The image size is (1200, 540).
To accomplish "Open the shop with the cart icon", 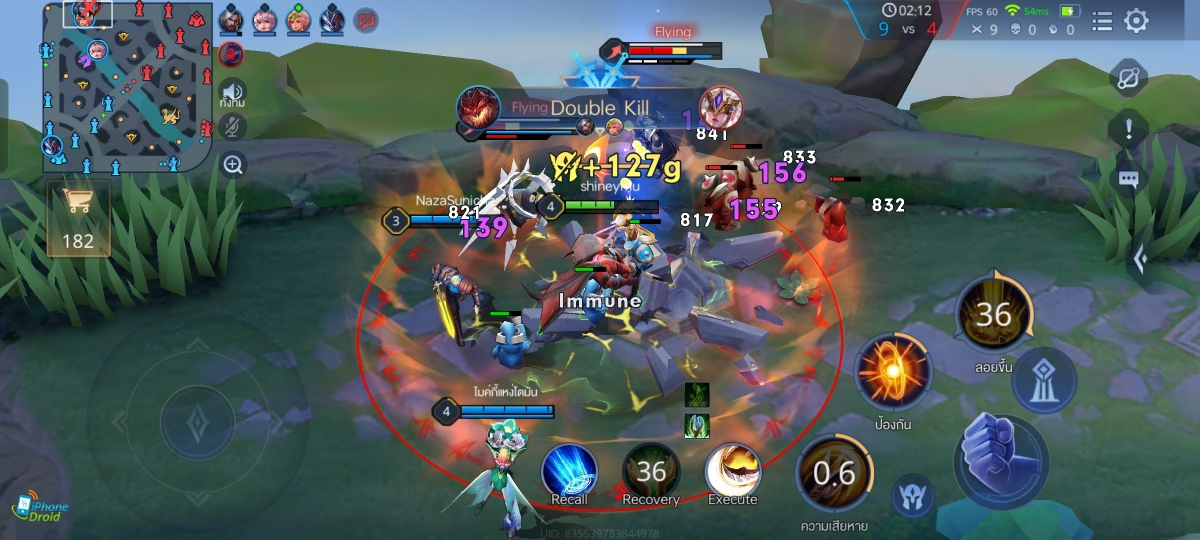I will pos(78,217).
